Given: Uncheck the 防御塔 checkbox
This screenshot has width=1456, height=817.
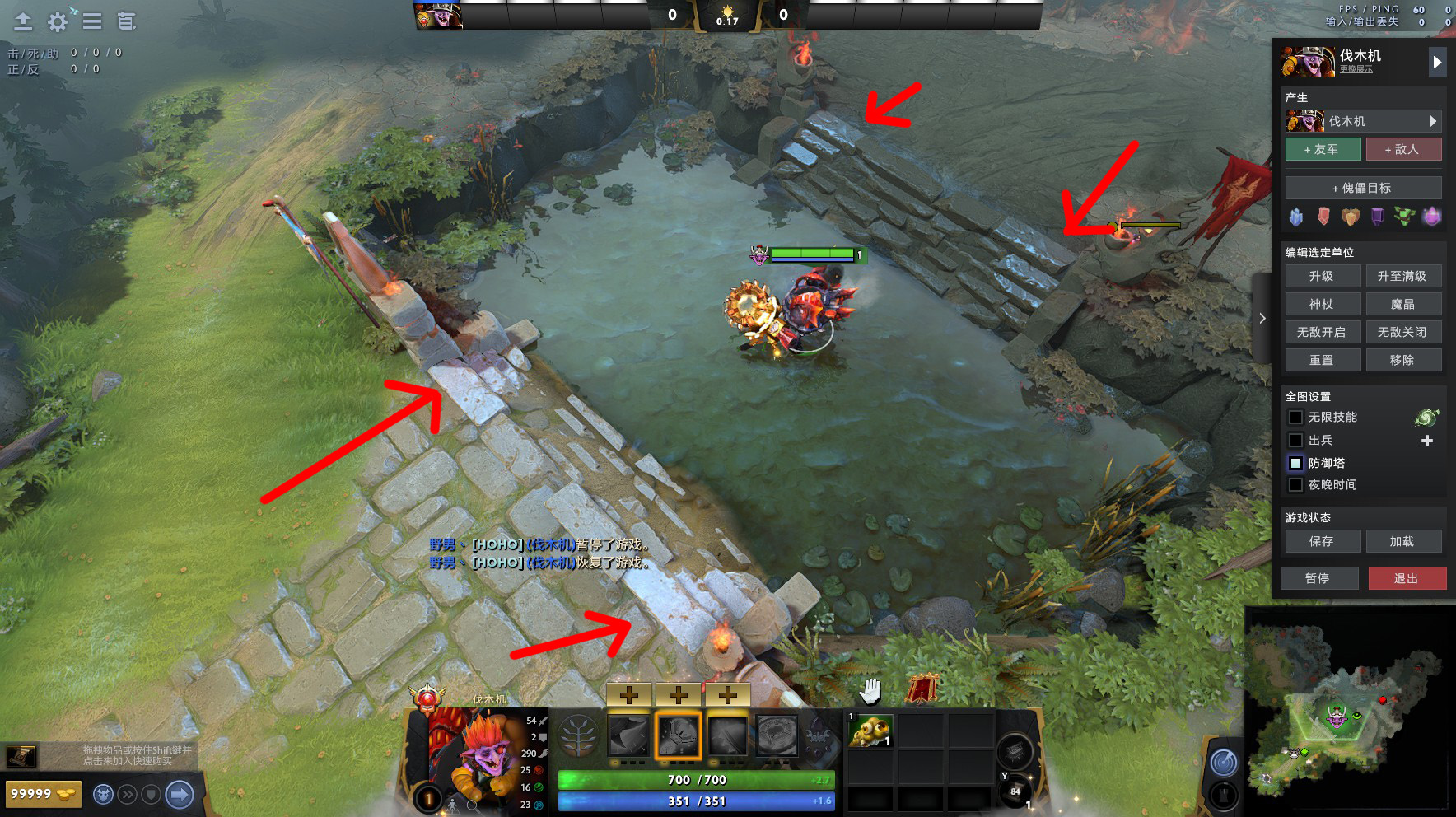Looking at the screenshot, I should click(x=1295, y=463).
